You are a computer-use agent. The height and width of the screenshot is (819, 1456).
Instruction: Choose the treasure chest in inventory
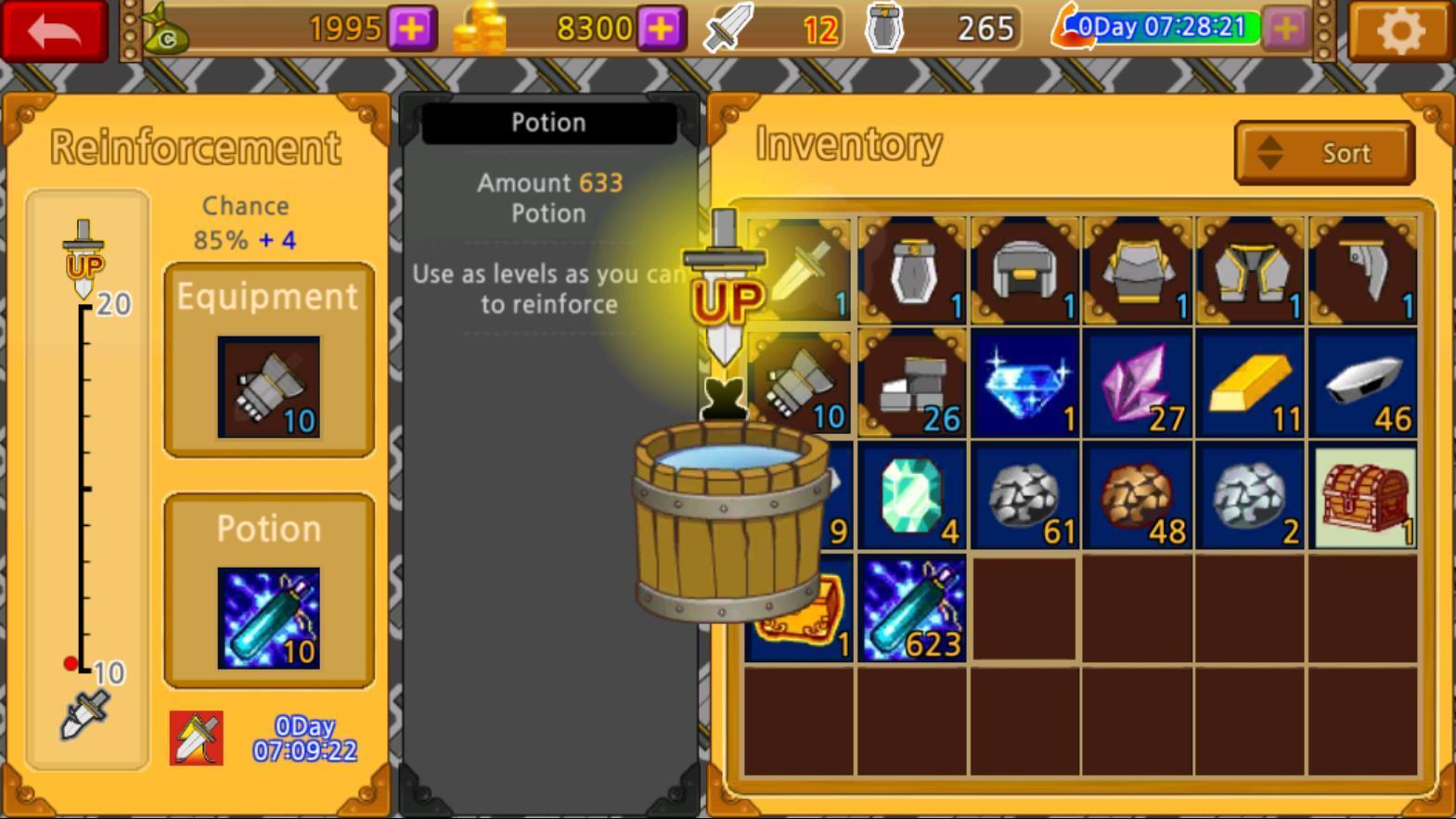[x=1363, y=496]
